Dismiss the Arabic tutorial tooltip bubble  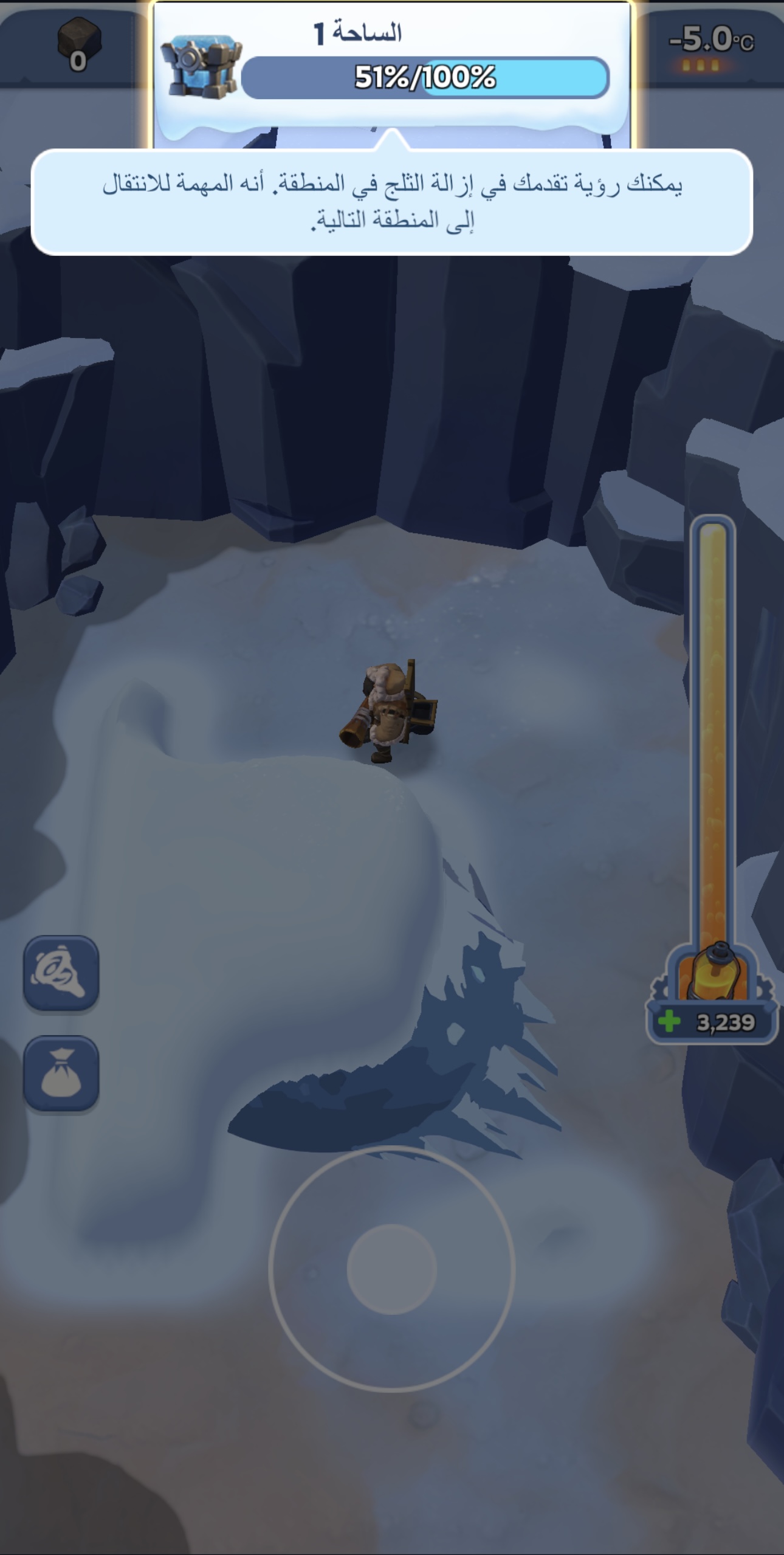392,202
